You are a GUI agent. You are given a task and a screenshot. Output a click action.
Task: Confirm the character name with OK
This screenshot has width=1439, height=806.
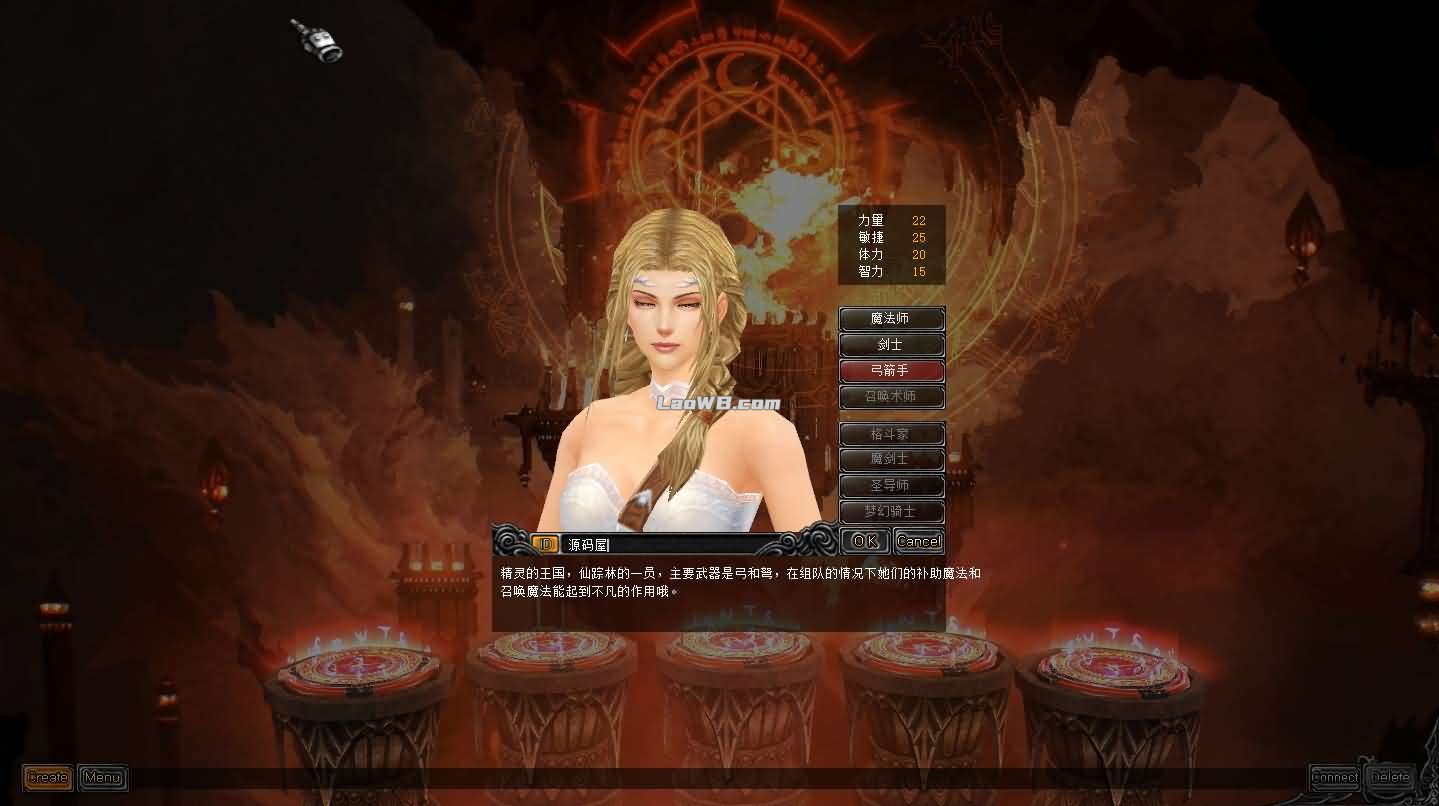(863, 541)
